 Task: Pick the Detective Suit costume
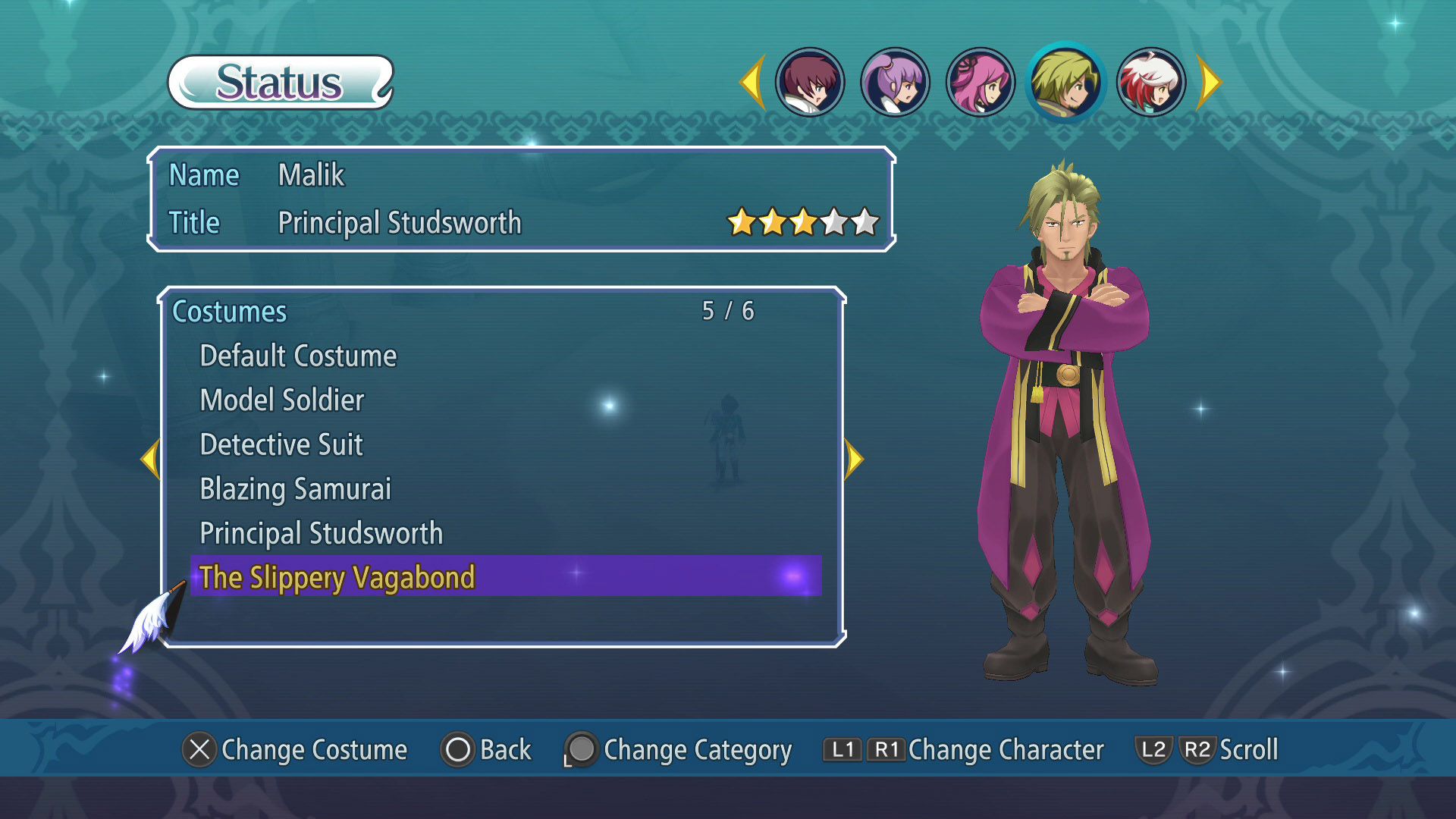pyautogui.click(x=281, y=445)
